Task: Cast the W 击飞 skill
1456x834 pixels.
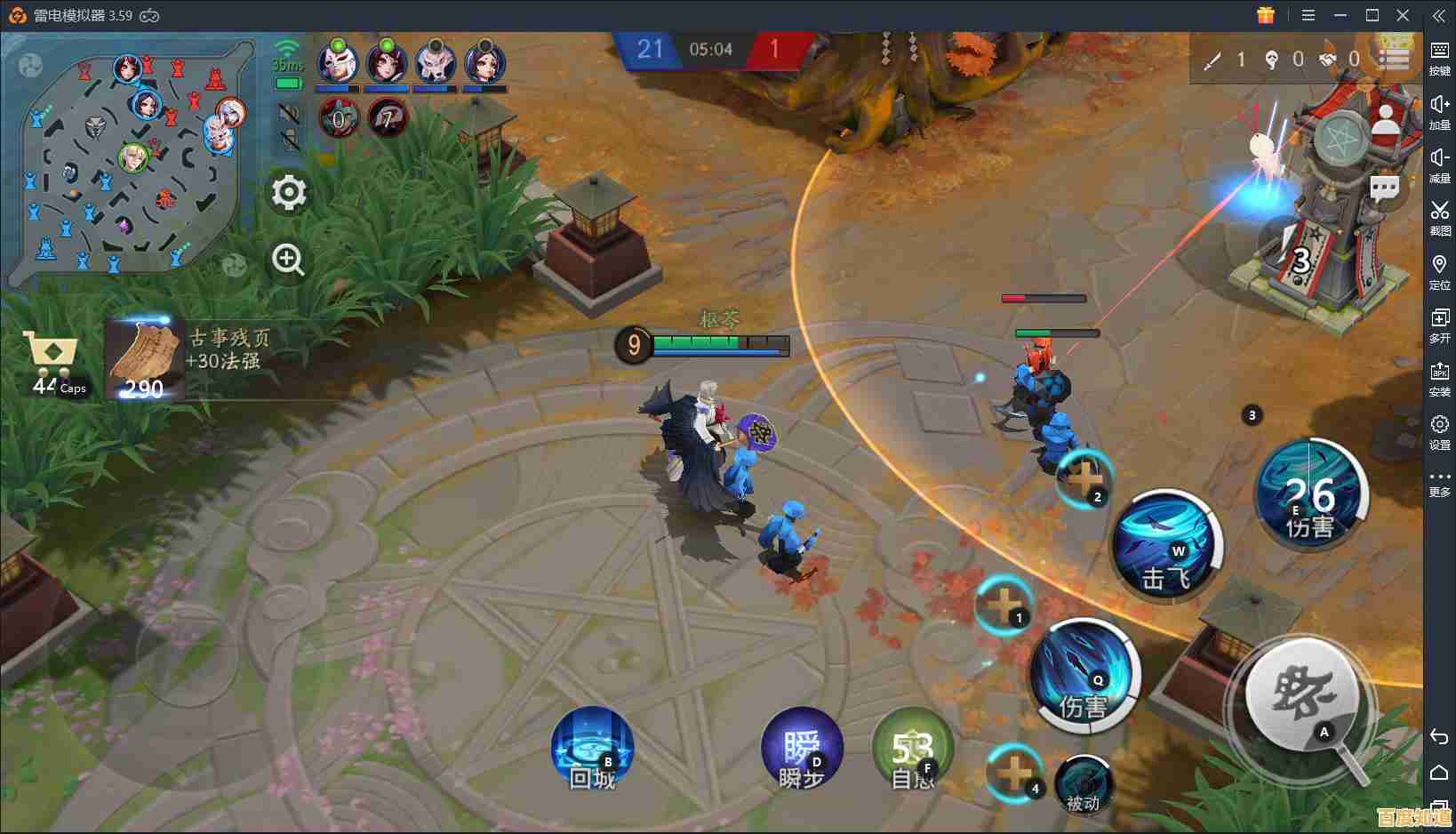Action: tap(1166, 544)
